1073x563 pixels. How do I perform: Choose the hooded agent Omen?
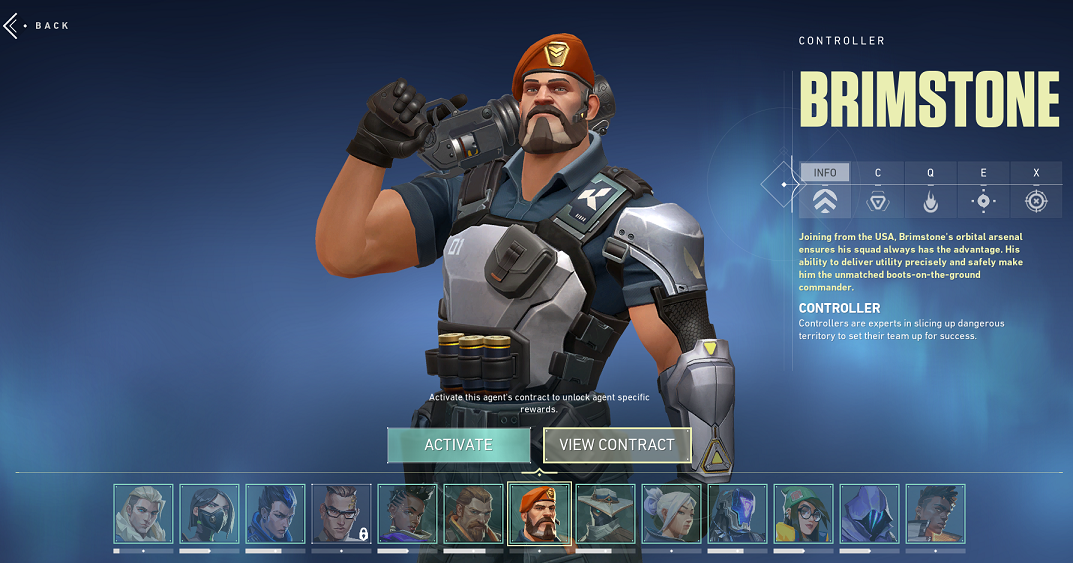tap(869, 513)
